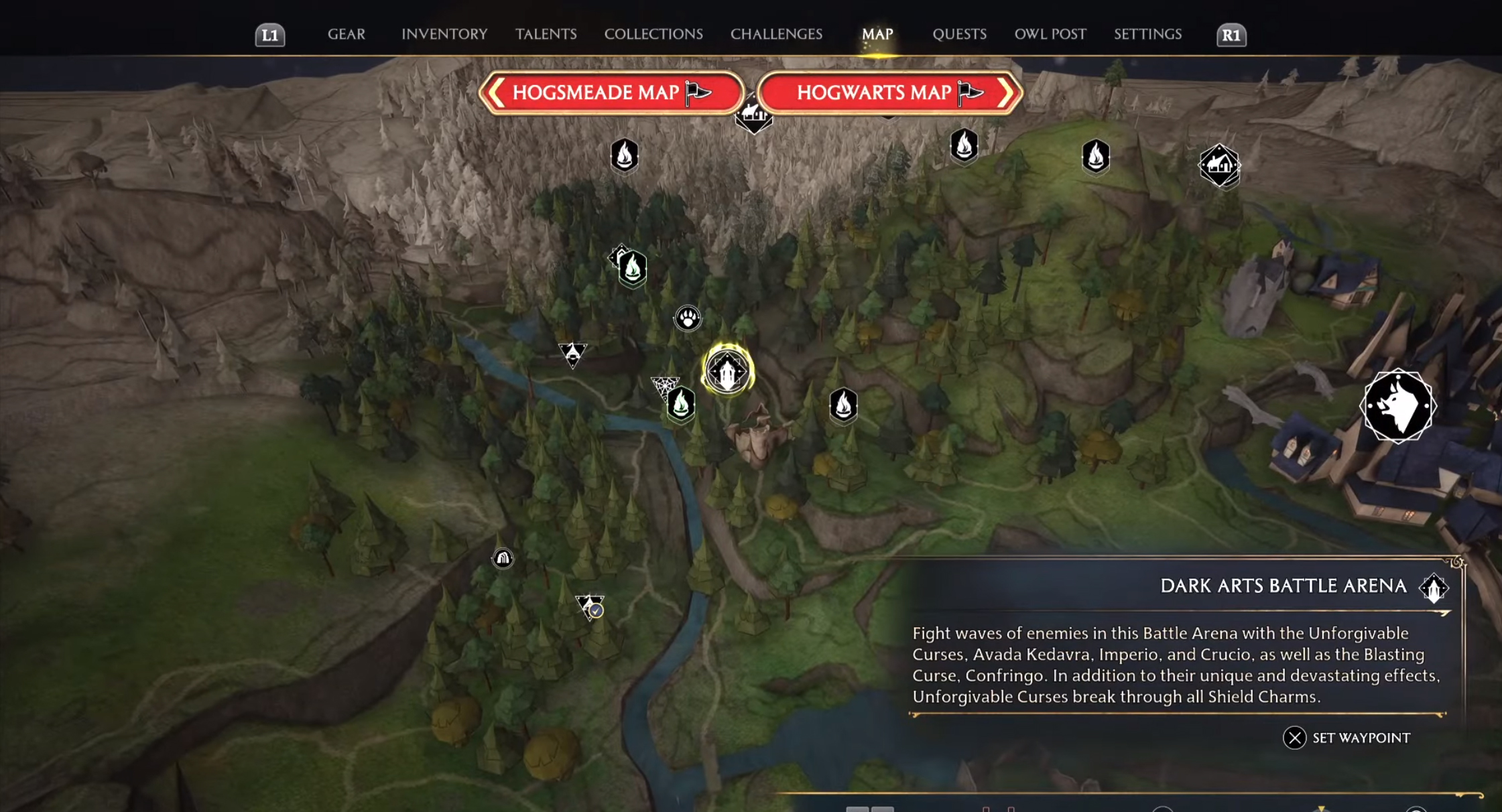Switch to the QUESTS tab
Image resolution: width=1502 pixels, height=812 pixels.
point(959,34)
